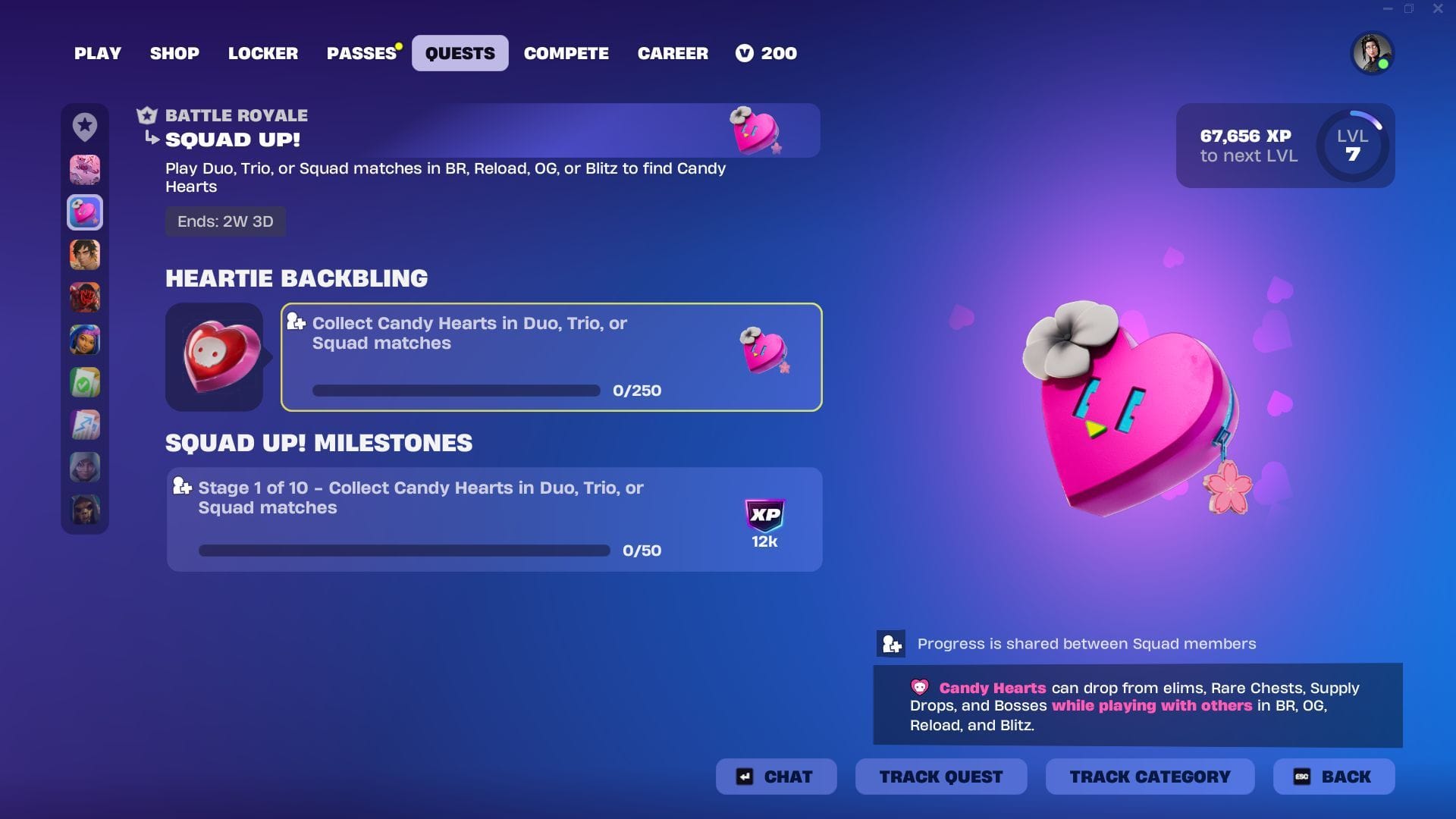Click TRACK QUEST button

click(x=940, y=777)
